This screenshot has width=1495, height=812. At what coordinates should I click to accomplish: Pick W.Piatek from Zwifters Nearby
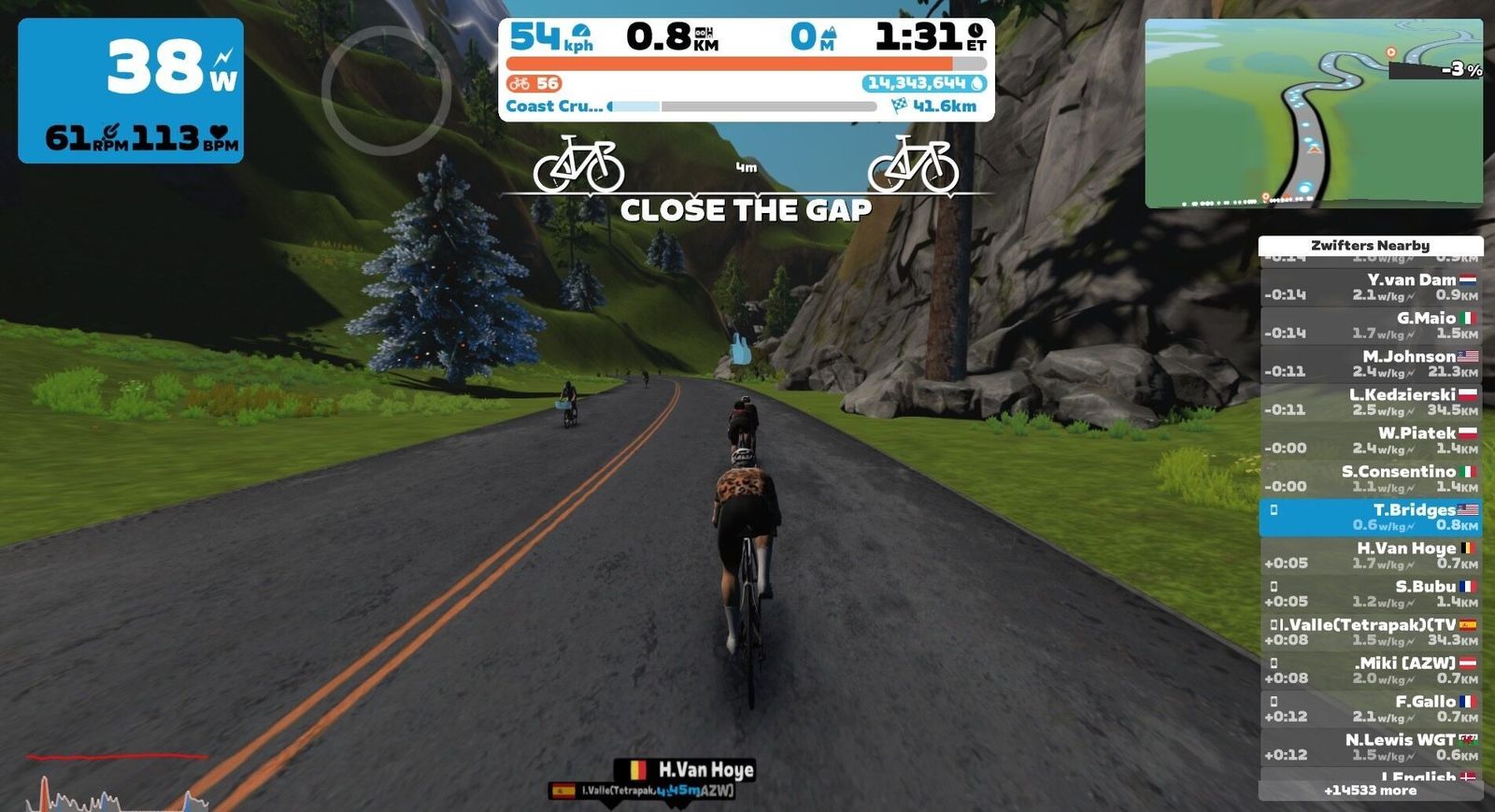coord(1370,440)
